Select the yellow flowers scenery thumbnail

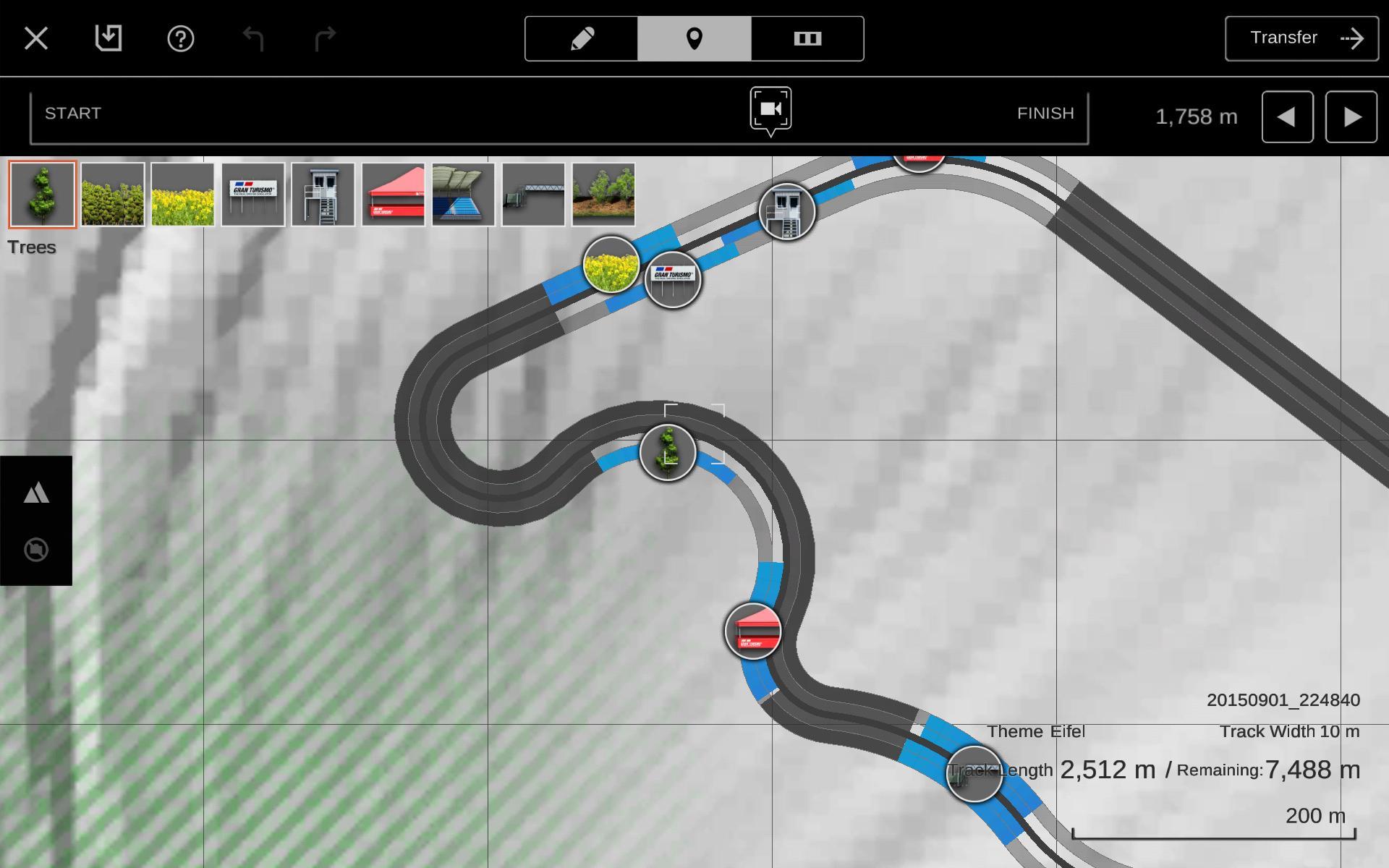click(x=182, y=194)
